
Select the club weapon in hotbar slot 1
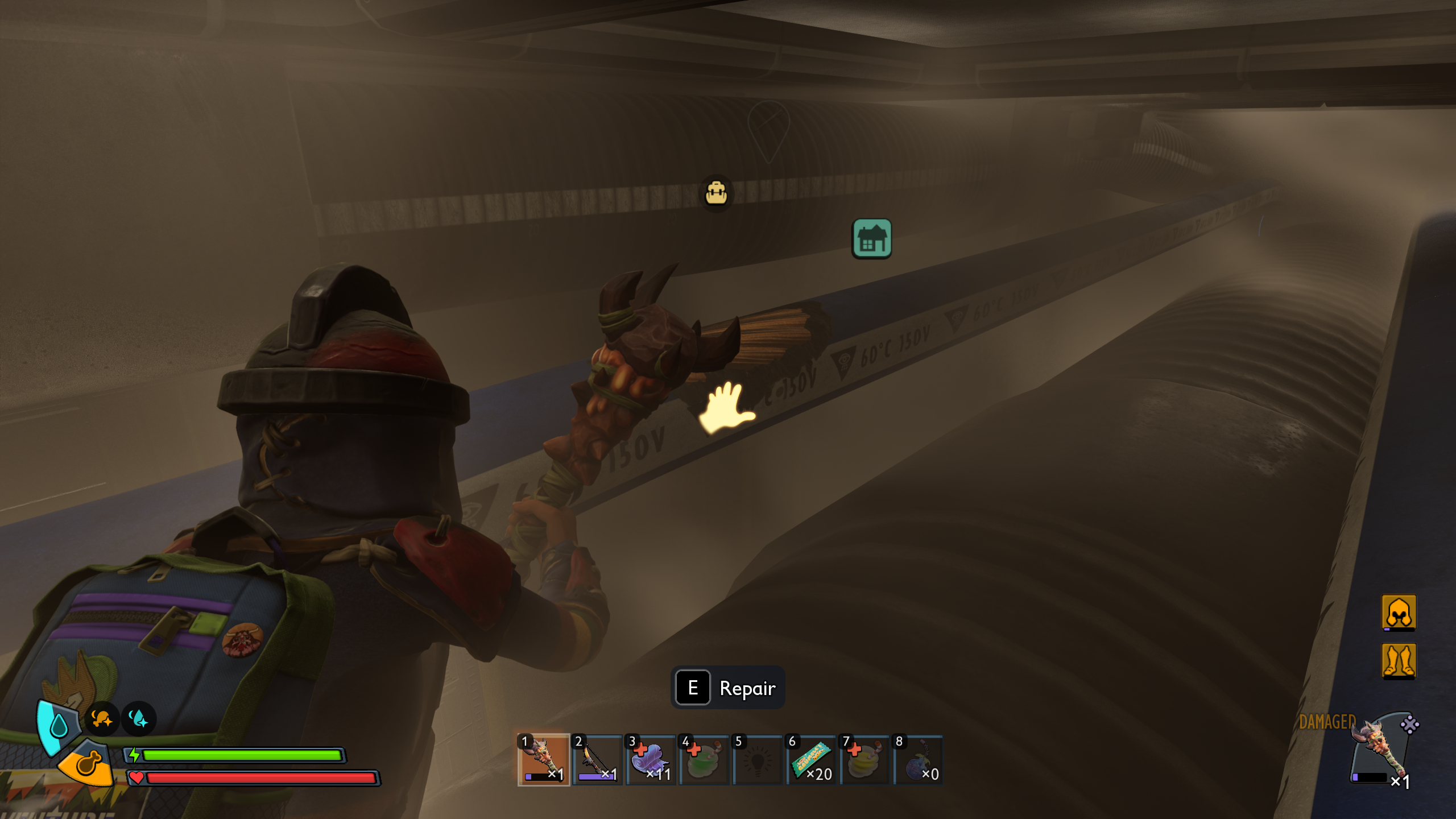coord(543,760)
